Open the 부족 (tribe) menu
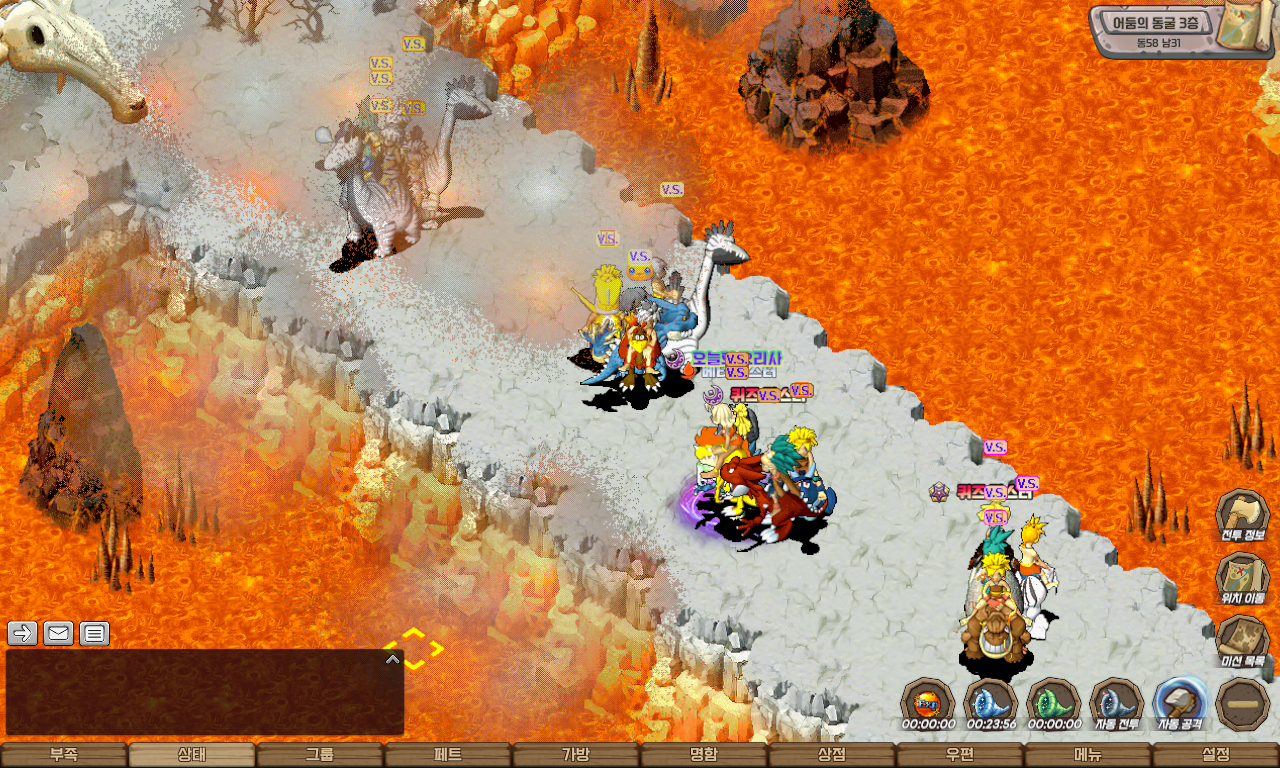Viewport: 1280px width, 768px height. 64,755
